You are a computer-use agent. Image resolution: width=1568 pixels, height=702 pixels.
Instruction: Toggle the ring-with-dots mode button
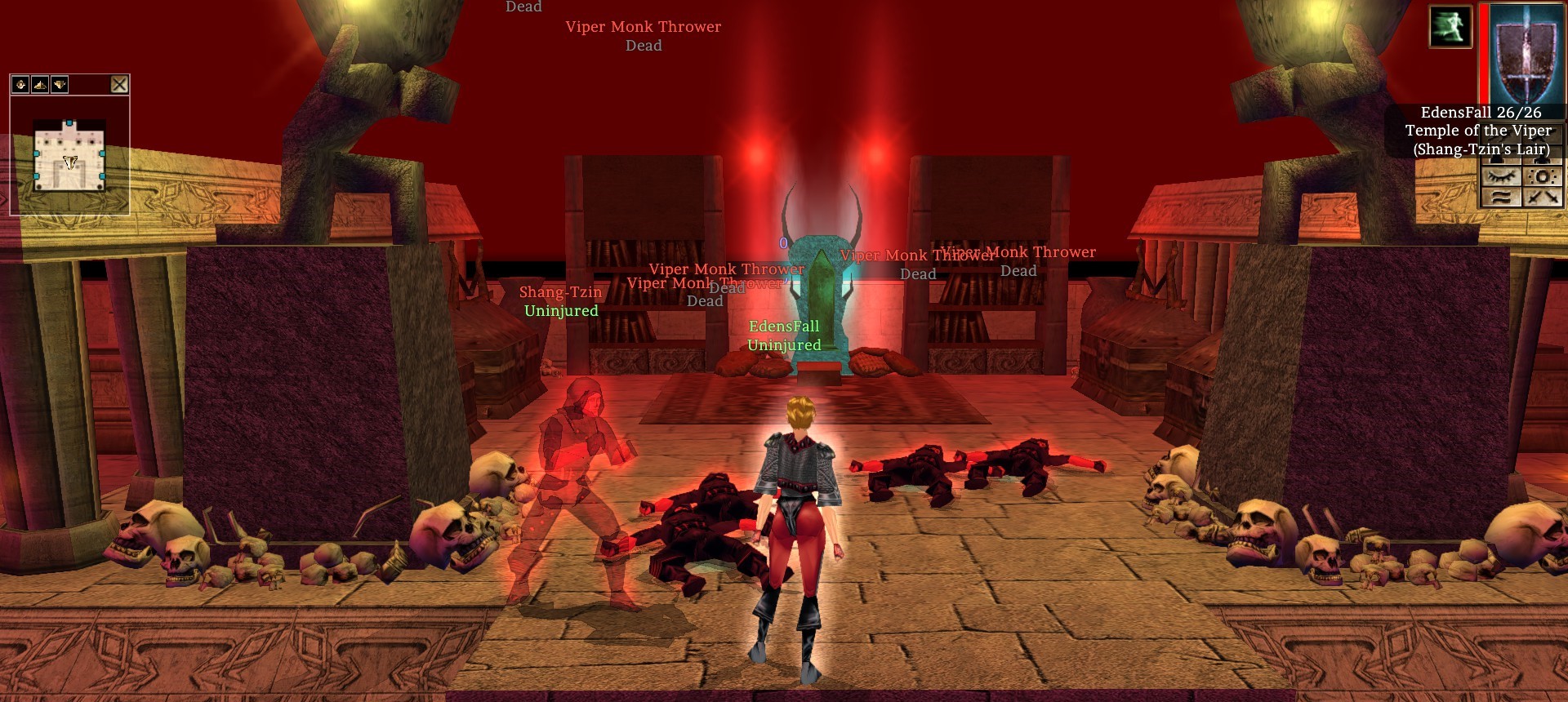(x=1542, y=176)
